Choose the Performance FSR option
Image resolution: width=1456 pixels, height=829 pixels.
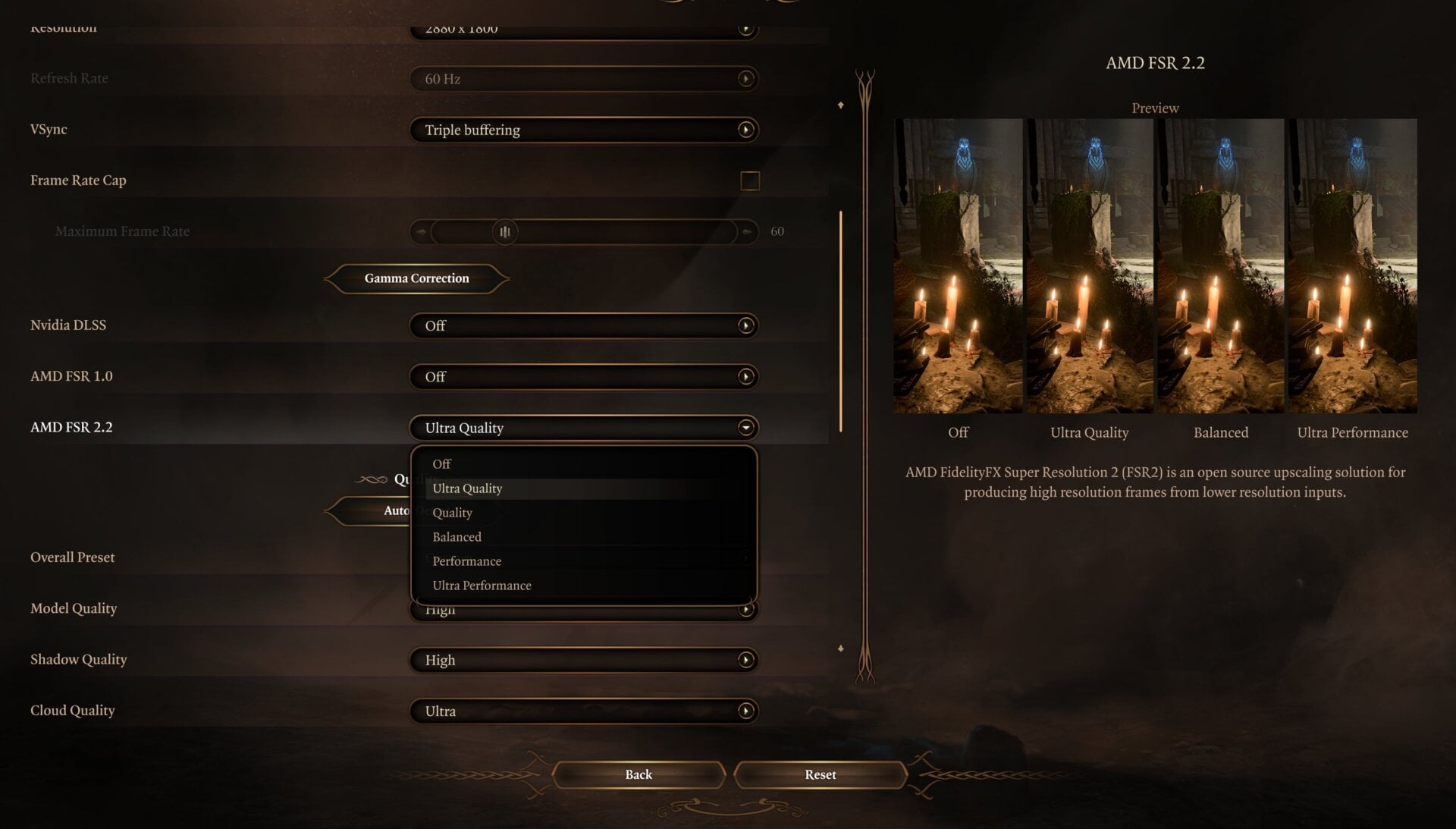click(466, 561)
